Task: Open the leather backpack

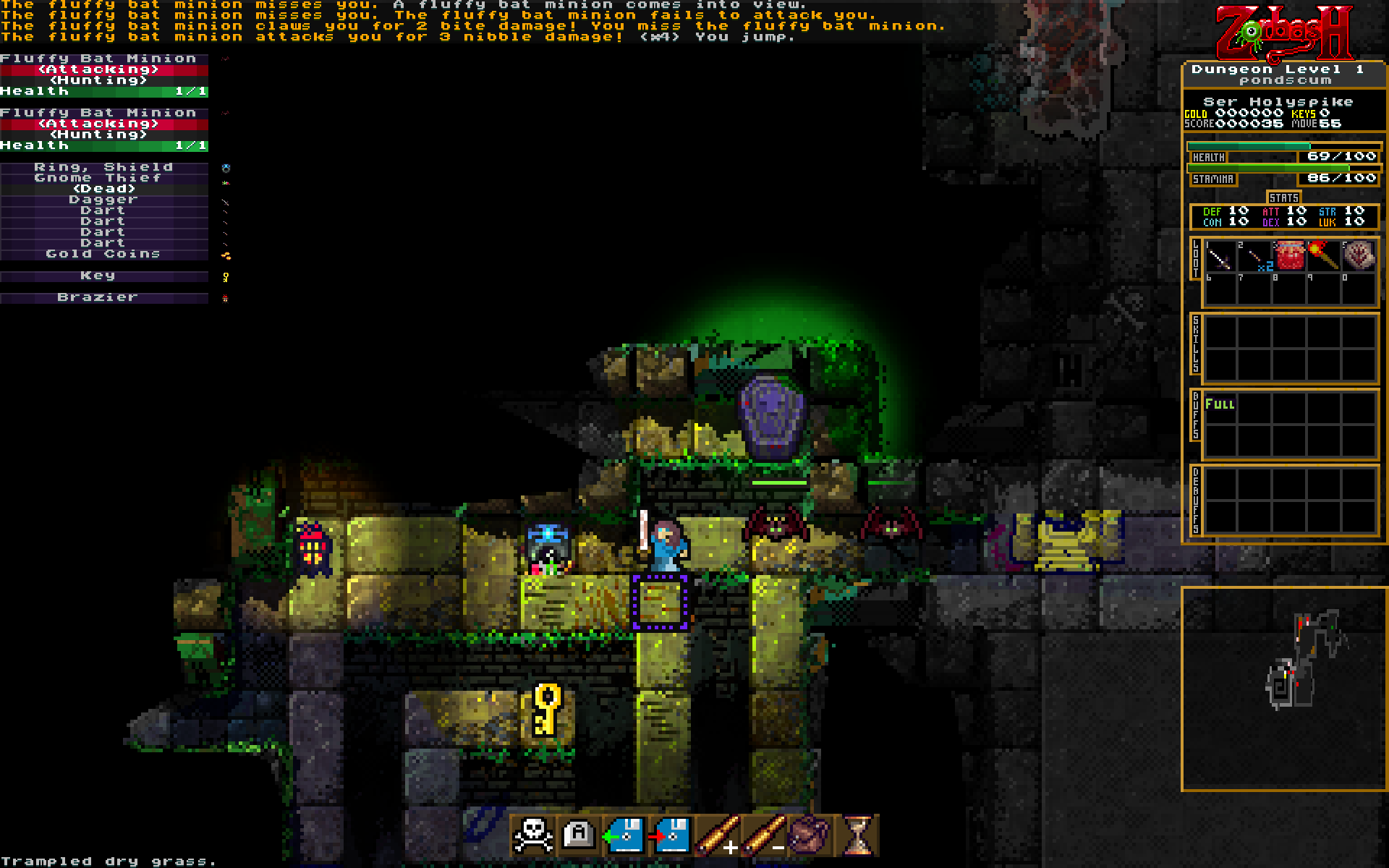Action: pos(810,836)
